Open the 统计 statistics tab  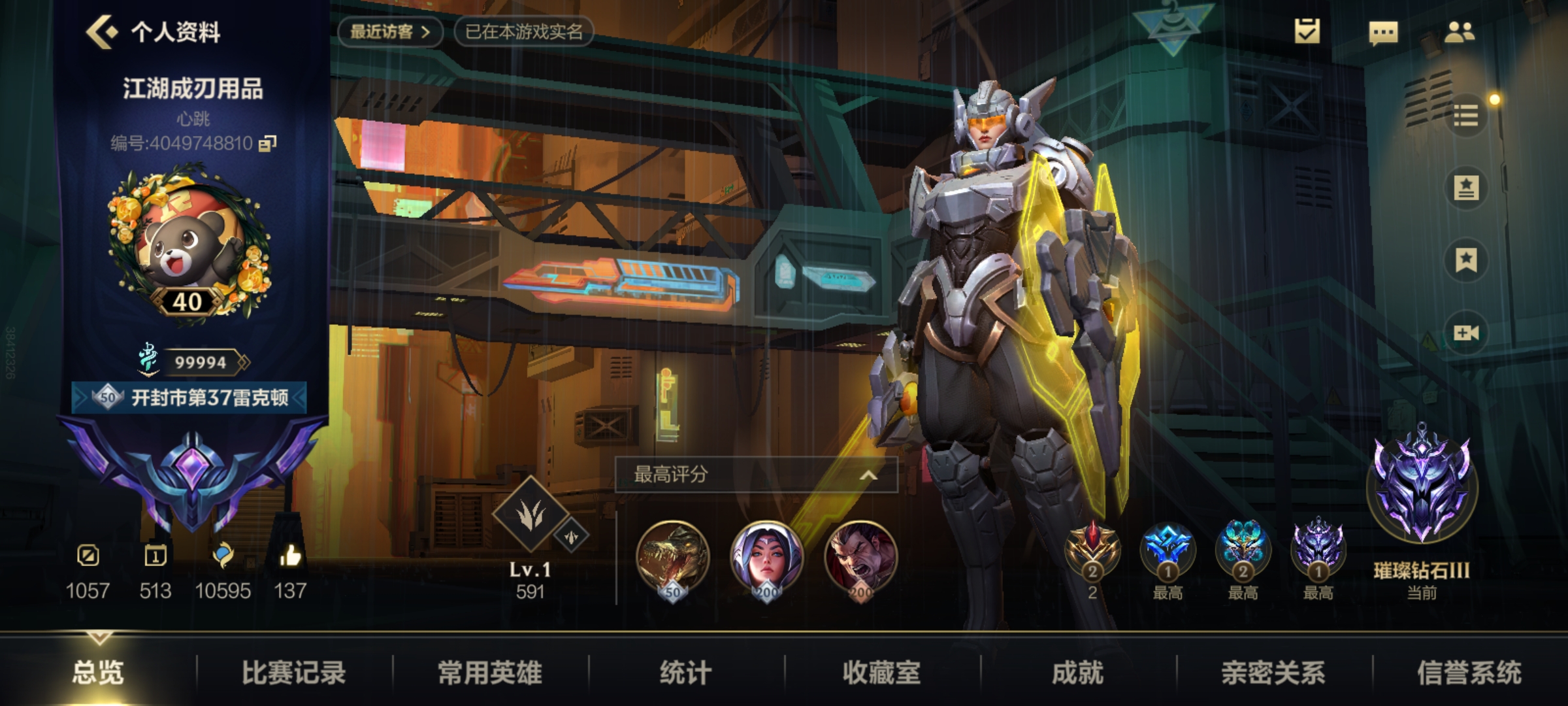point(685,672)
